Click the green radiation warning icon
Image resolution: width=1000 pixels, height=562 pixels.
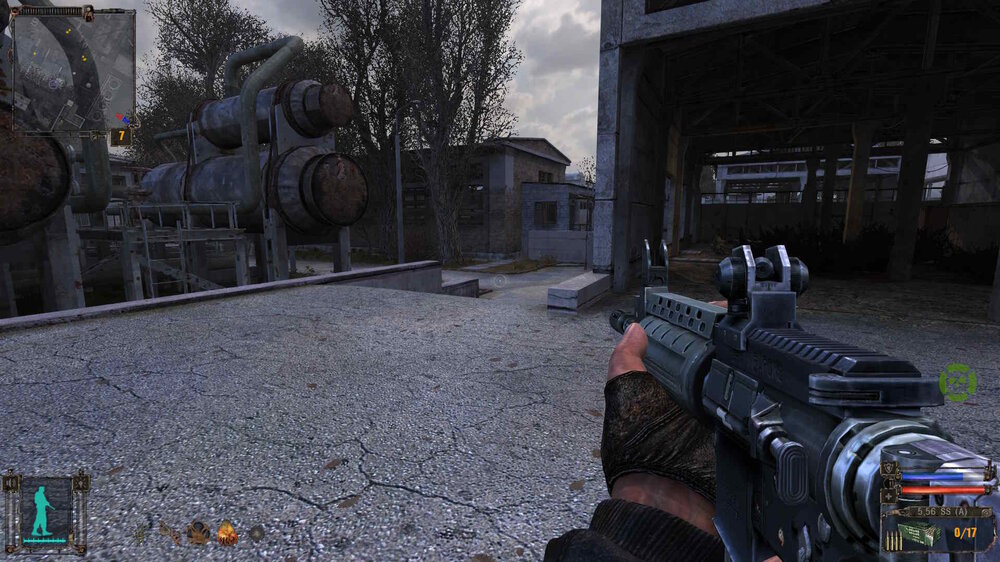[958, 382]
